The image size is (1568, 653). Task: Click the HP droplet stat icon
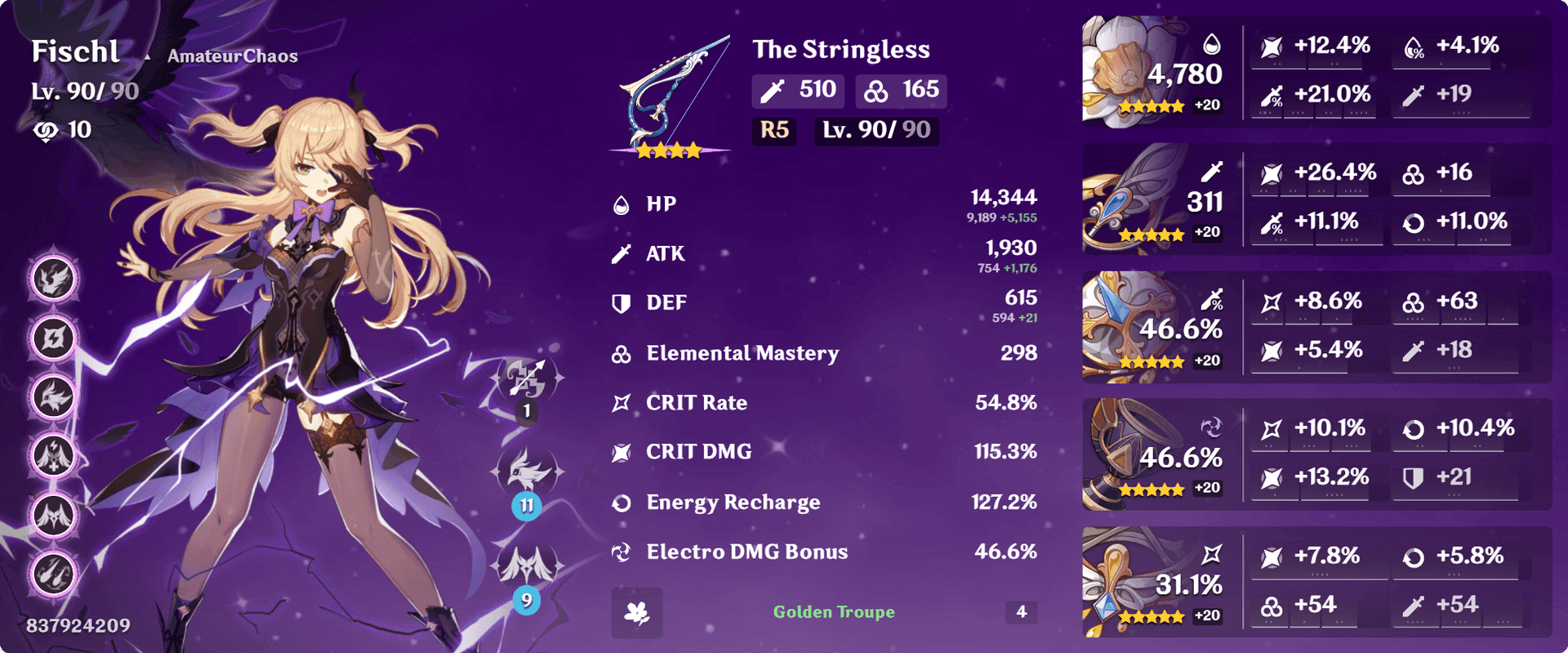[622, 204]
